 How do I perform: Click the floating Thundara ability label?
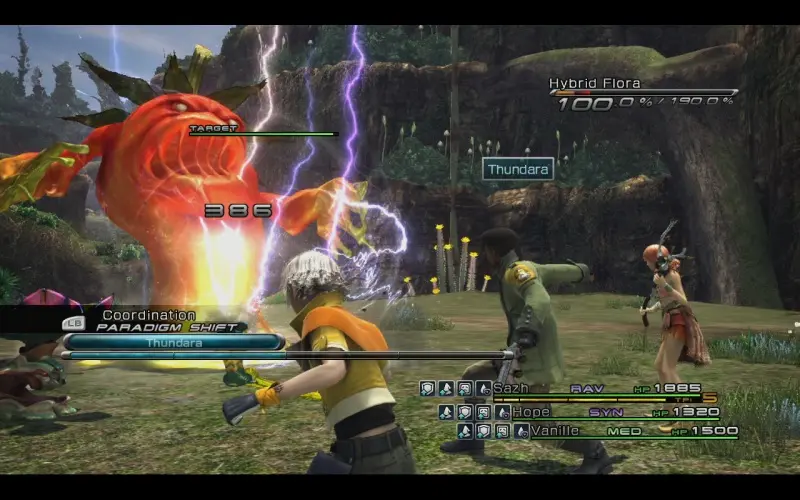518,169
